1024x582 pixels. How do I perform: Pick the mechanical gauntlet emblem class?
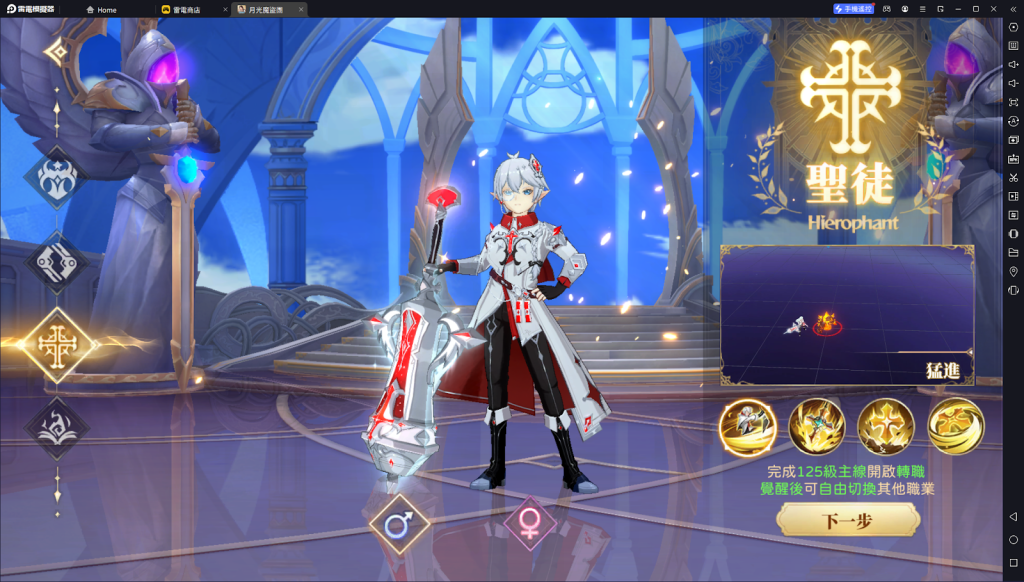click(x=56, y=260)
